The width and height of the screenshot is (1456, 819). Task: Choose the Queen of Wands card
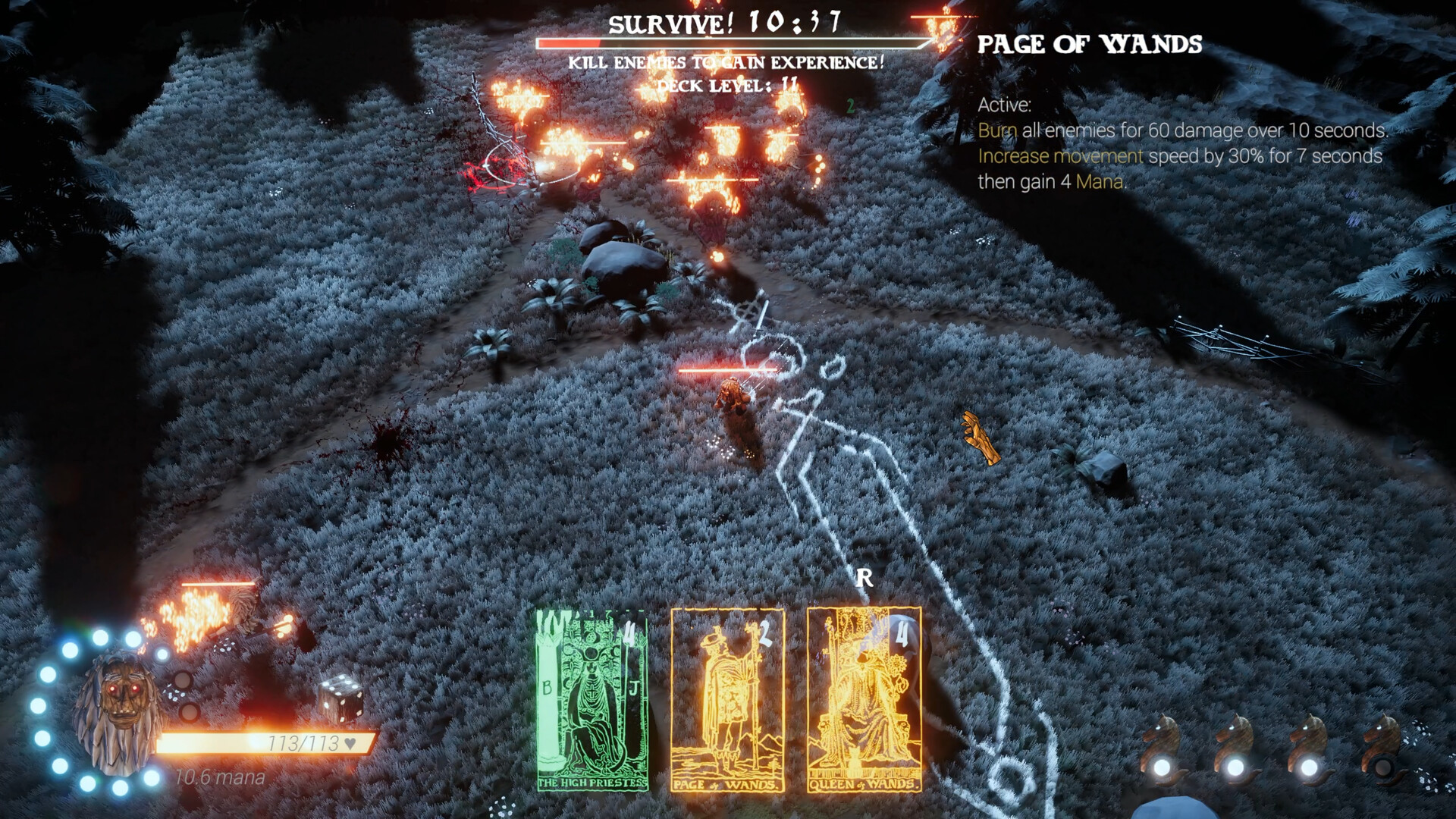coord(864,700)
